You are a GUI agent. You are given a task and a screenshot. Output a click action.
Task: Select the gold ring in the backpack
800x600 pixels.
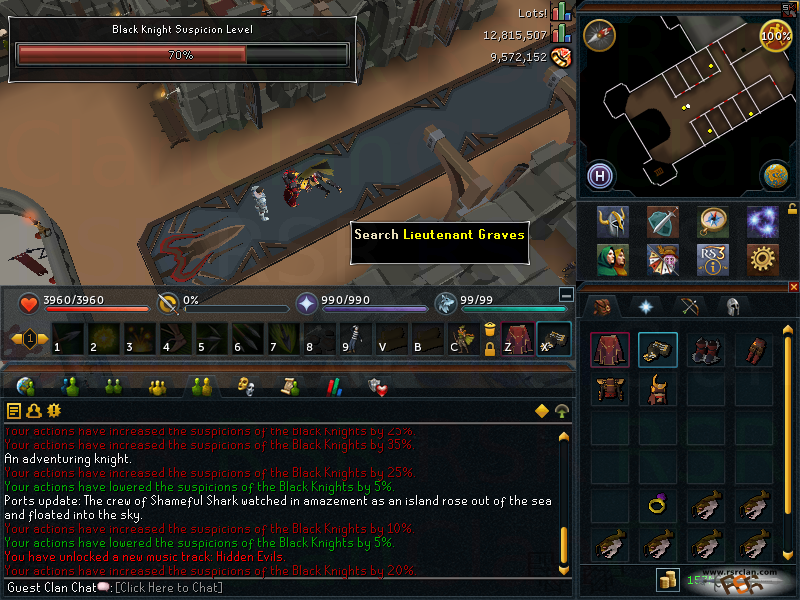coord(658,507)
